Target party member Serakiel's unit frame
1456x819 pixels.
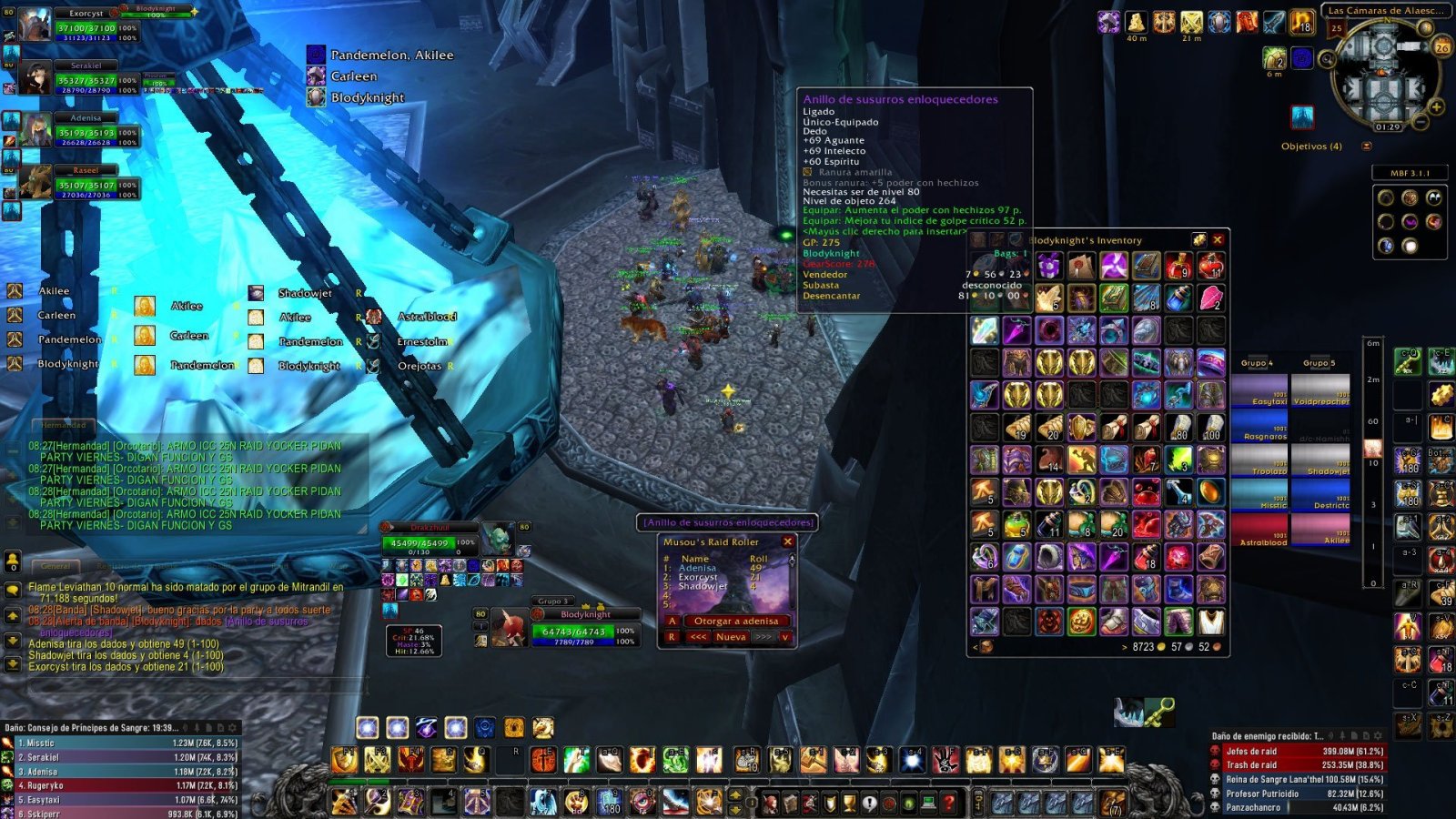(86, 80)
